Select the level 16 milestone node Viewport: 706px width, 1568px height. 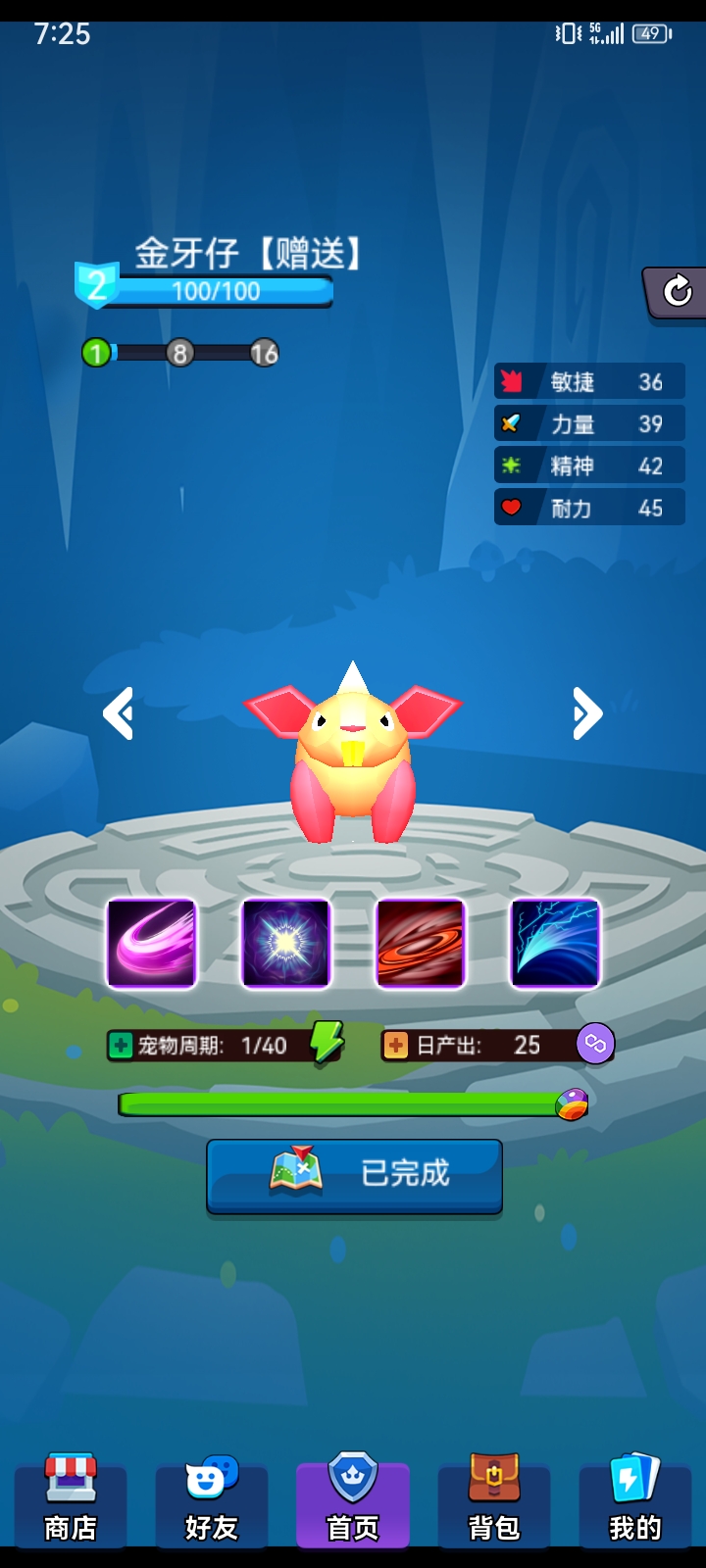(264, 353)
